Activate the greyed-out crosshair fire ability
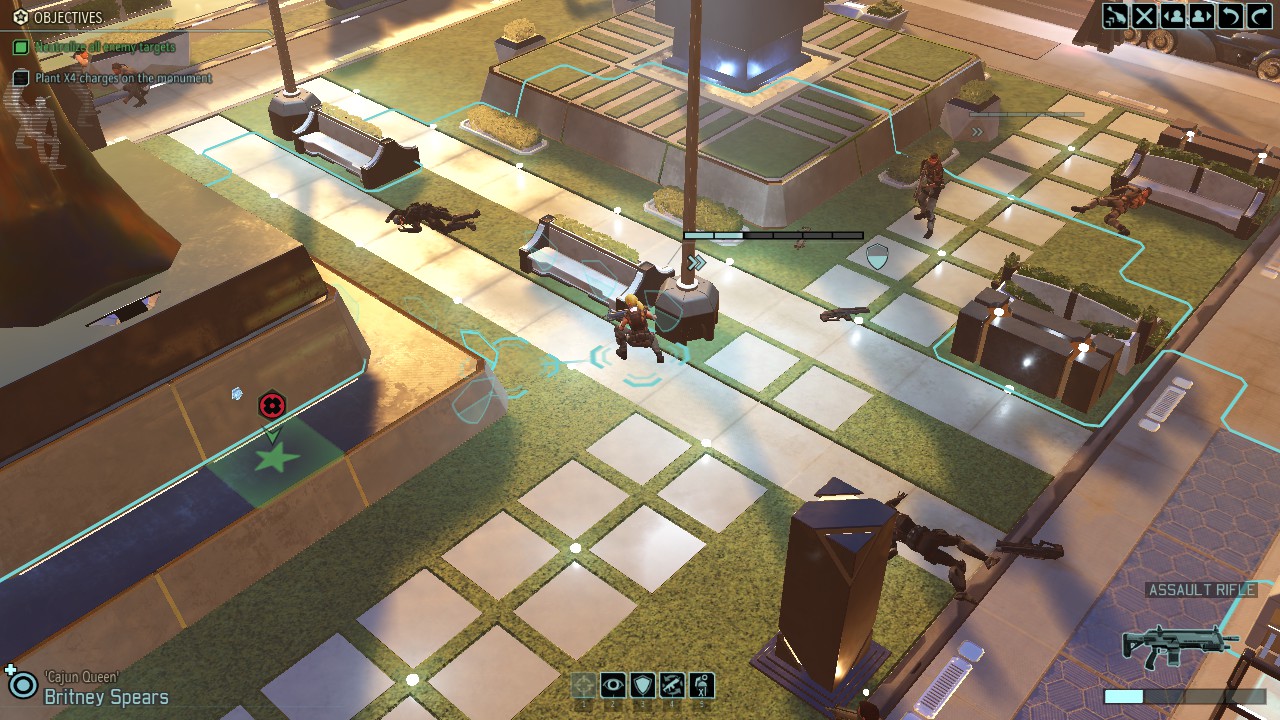Image resolution: width=1280 pixels, height=720 pixels. tap(584, 685)
